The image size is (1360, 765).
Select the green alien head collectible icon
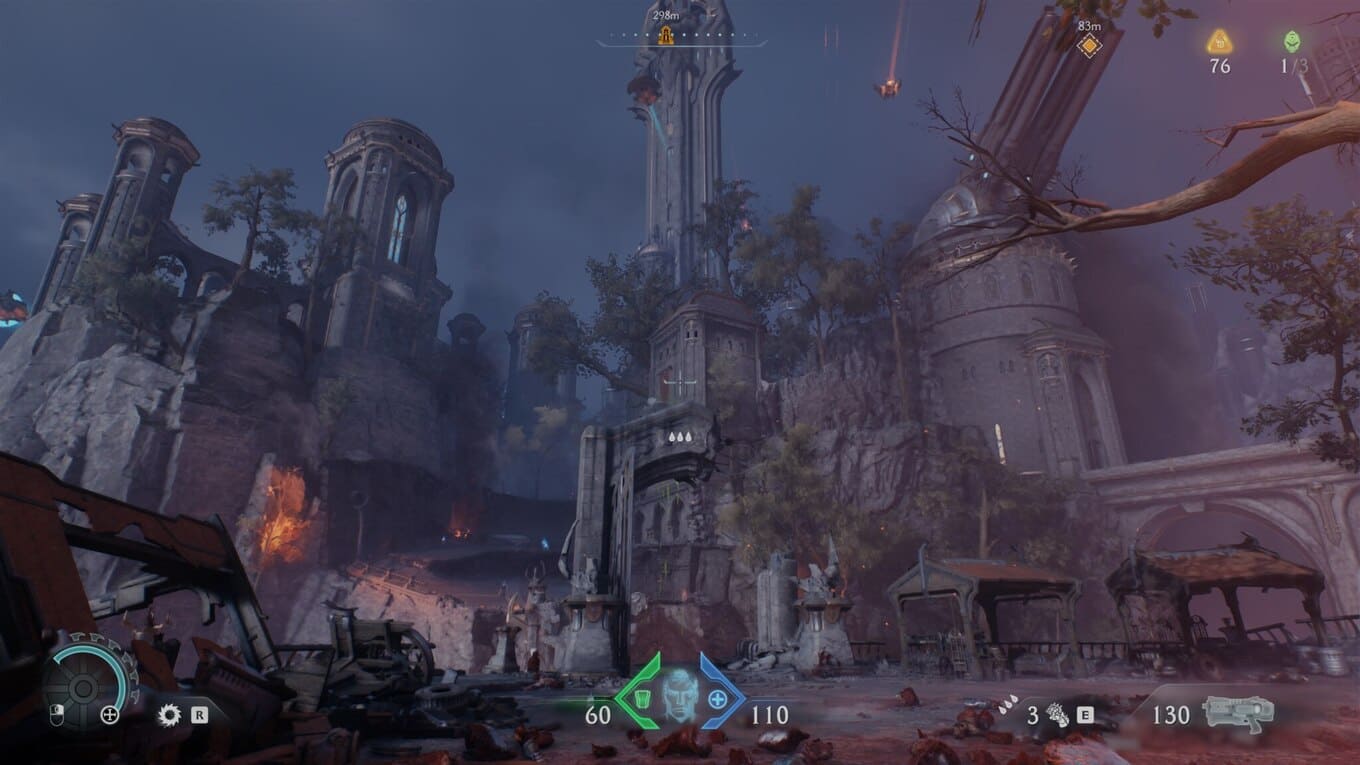tap(1292, 42)
